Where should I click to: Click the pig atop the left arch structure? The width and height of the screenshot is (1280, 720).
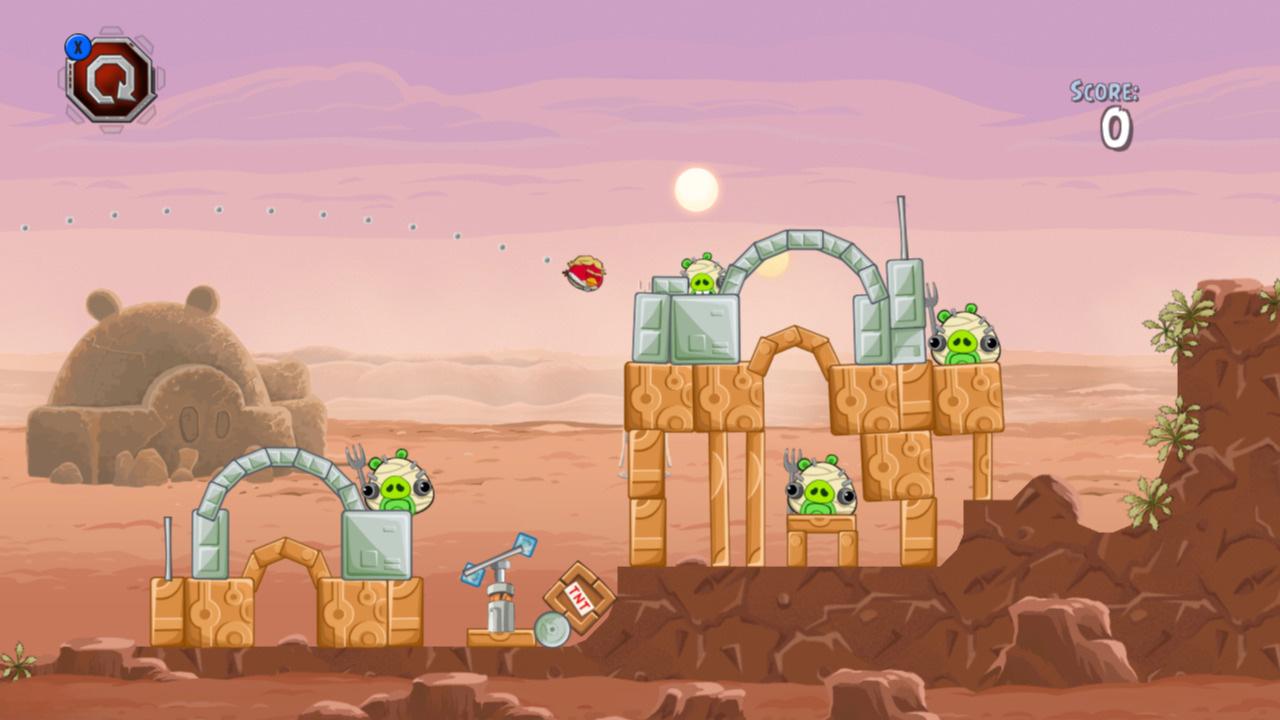[x=398, y=490]
